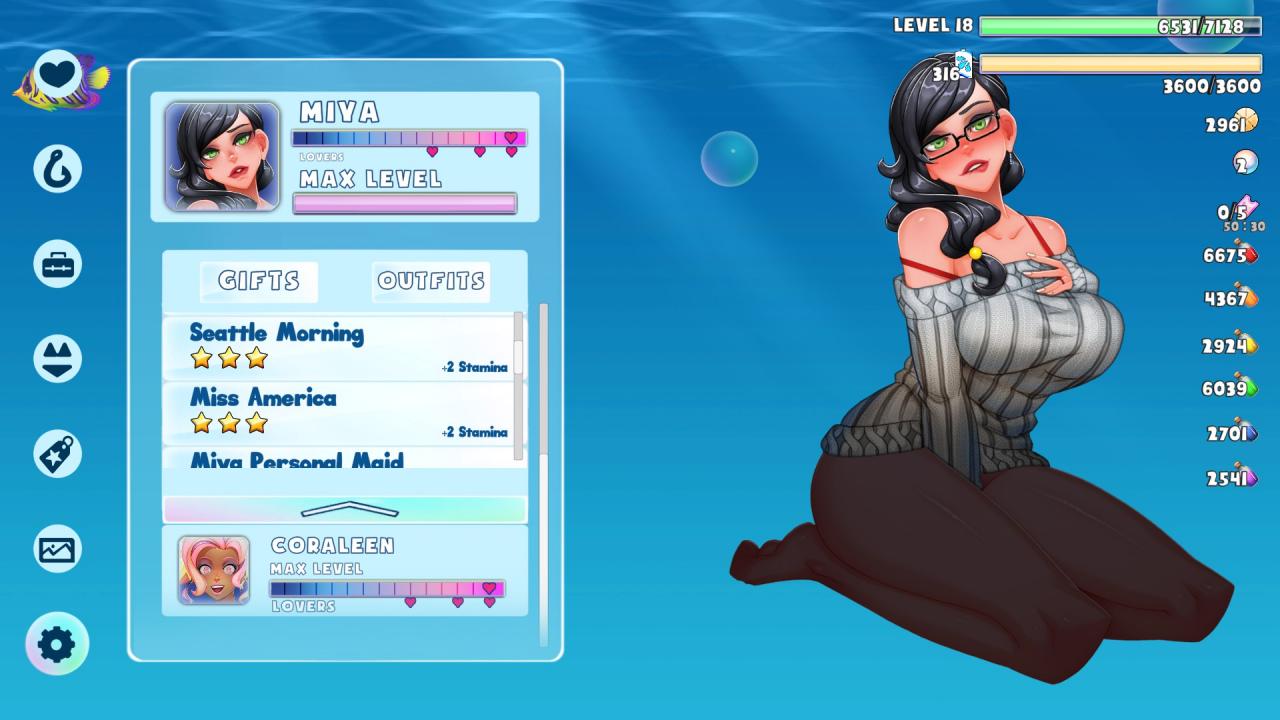Choose the Miss America outfit row
This screenshot has width=1280, height=720.
click(x=340, y=412)
